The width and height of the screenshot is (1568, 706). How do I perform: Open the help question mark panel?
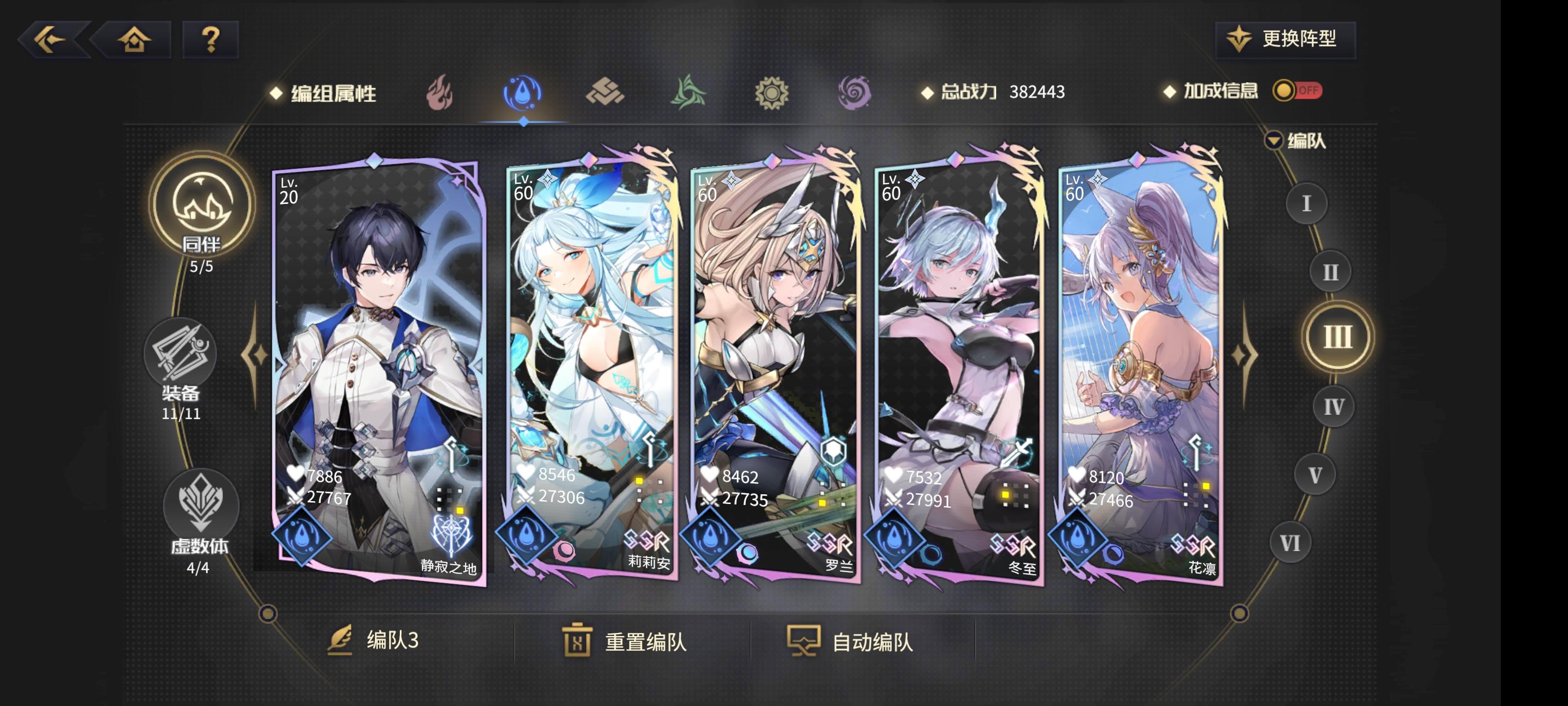(x=210, y=40)
